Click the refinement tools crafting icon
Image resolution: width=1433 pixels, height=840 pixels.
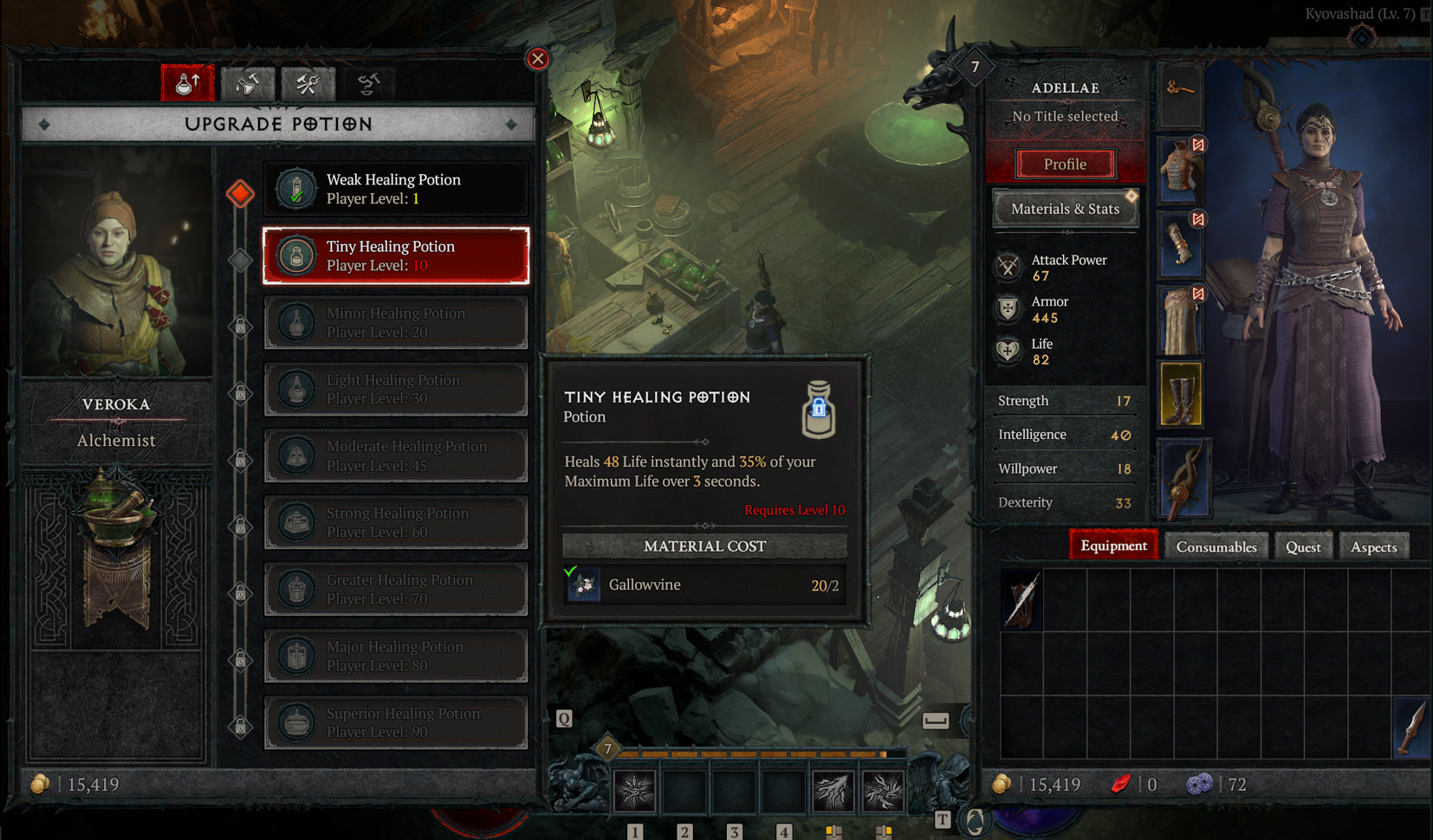pos(308,82)
